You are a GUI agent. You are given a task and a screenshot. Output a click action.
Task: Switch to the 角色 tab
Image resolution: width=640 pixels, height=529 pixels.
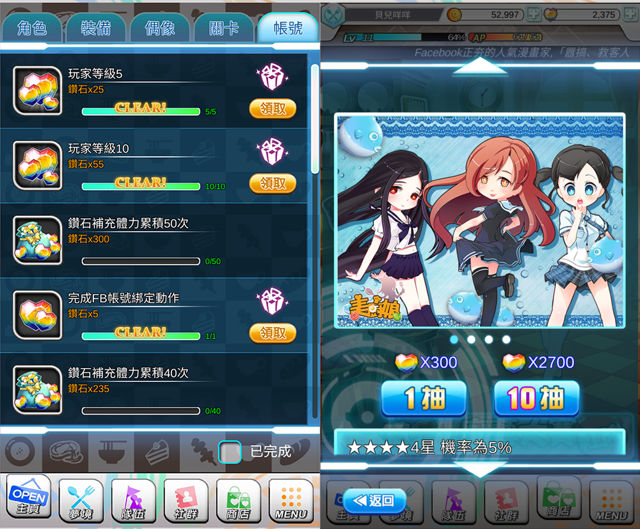tap(33, 27)
